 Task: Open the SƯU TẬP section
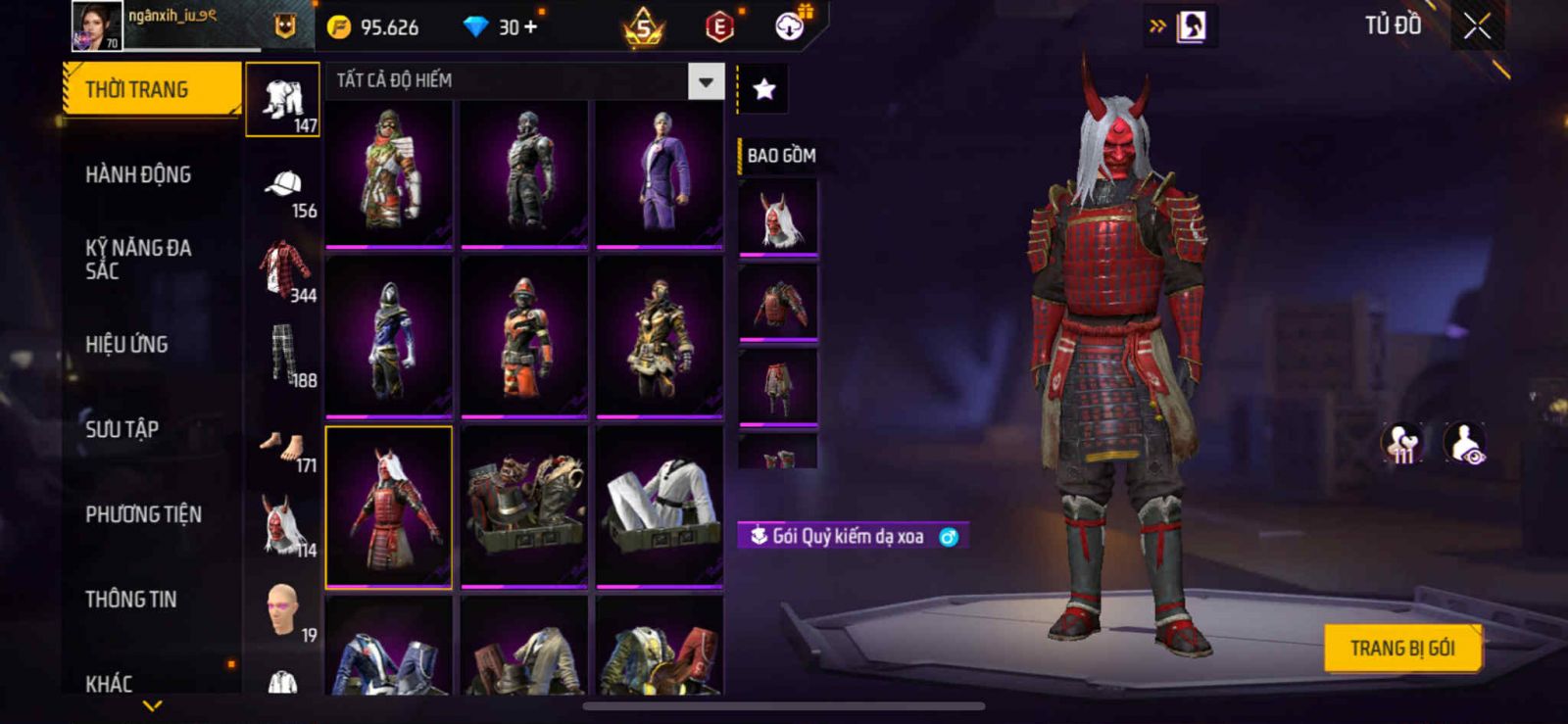[122, 429]
